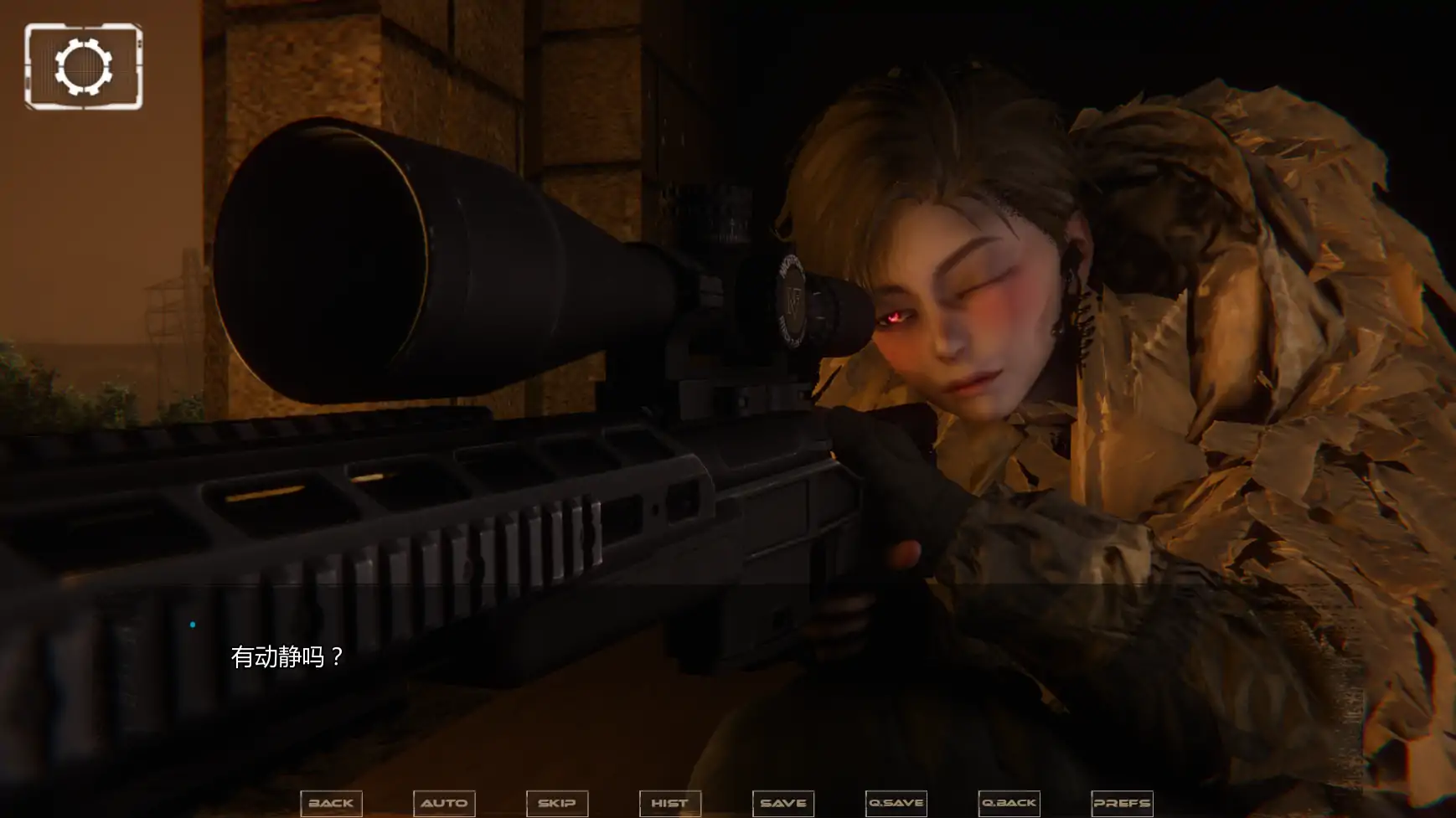
Task: Open the gear settings icon
Action: [x=84, y=67]
